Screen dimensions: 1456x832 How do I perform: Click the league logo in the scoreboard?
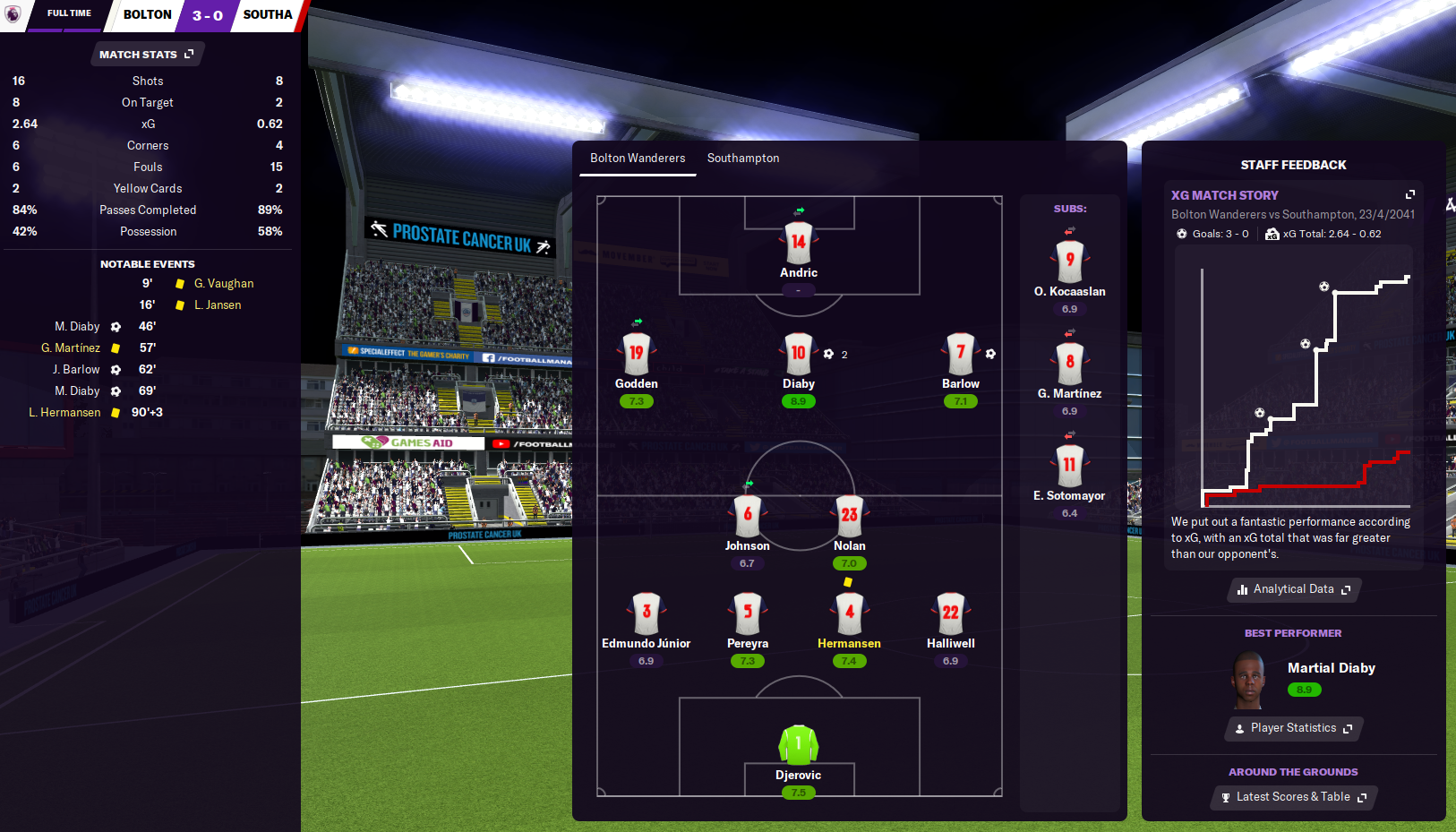pyautogui.click(x=13, y=14)
